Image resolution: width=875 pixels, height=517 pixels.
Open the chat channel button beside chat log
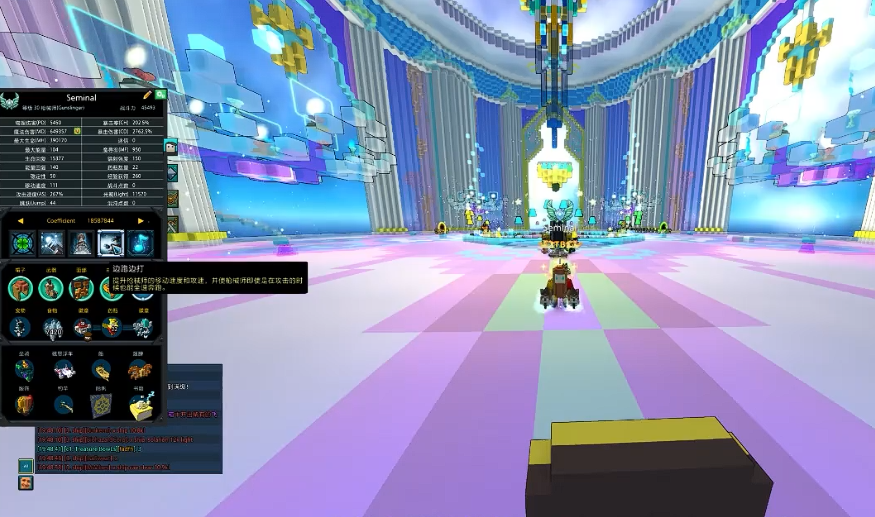click(25, 465)
